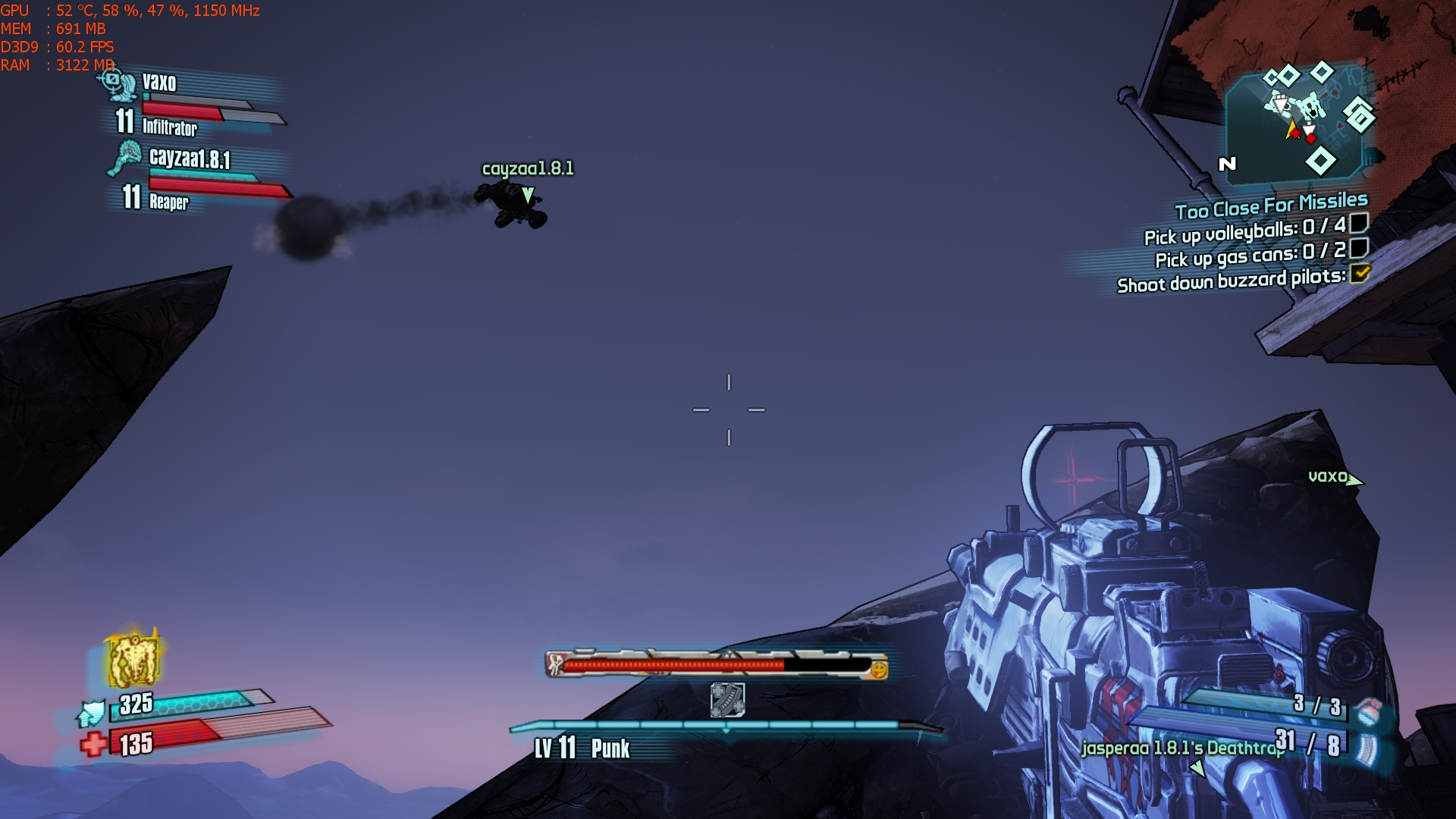The height and width of the screenshot is (819, 1456).
Task: Click the red health cross icon
Action: pyautogui.click(x=94, y=744)
